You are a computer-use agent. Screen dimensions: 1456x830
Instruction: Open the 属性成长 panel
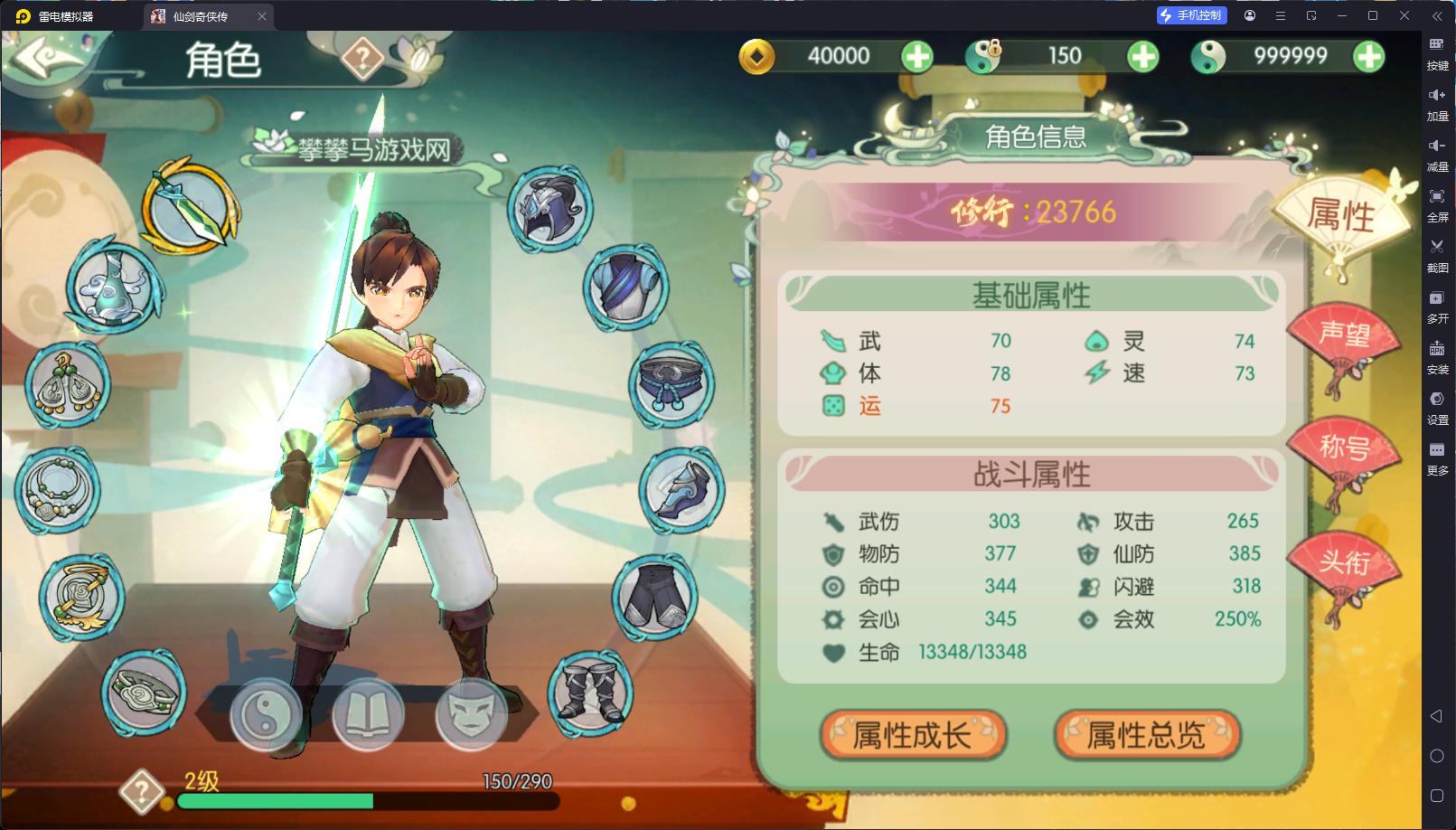[913, 735]
